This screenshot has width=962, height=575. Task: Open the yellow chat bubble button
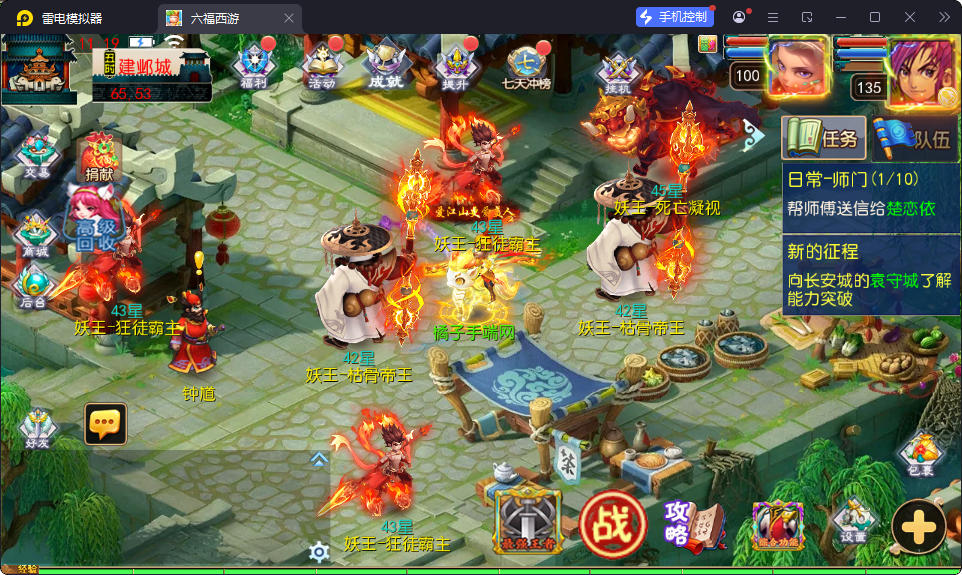(105, 425)
